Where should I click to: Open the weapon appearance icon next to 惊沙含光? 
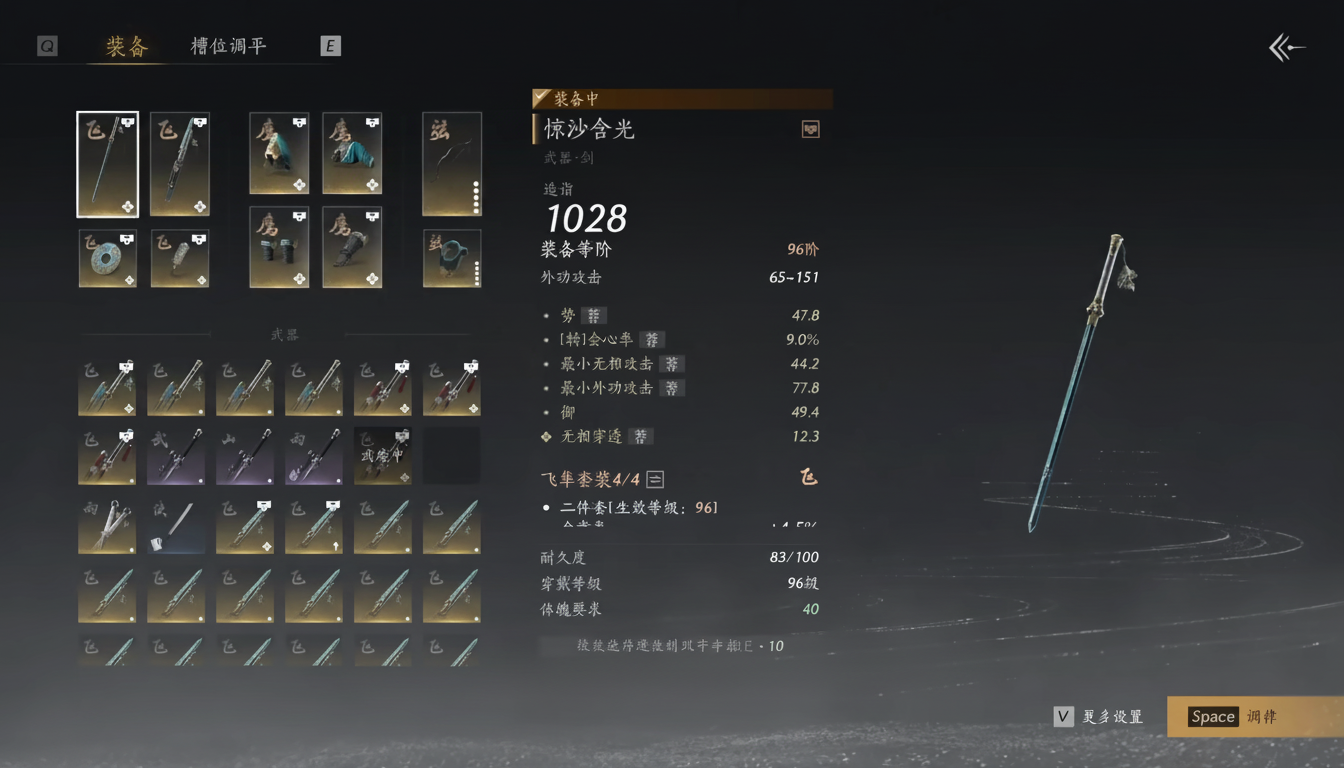pos(809,129)
